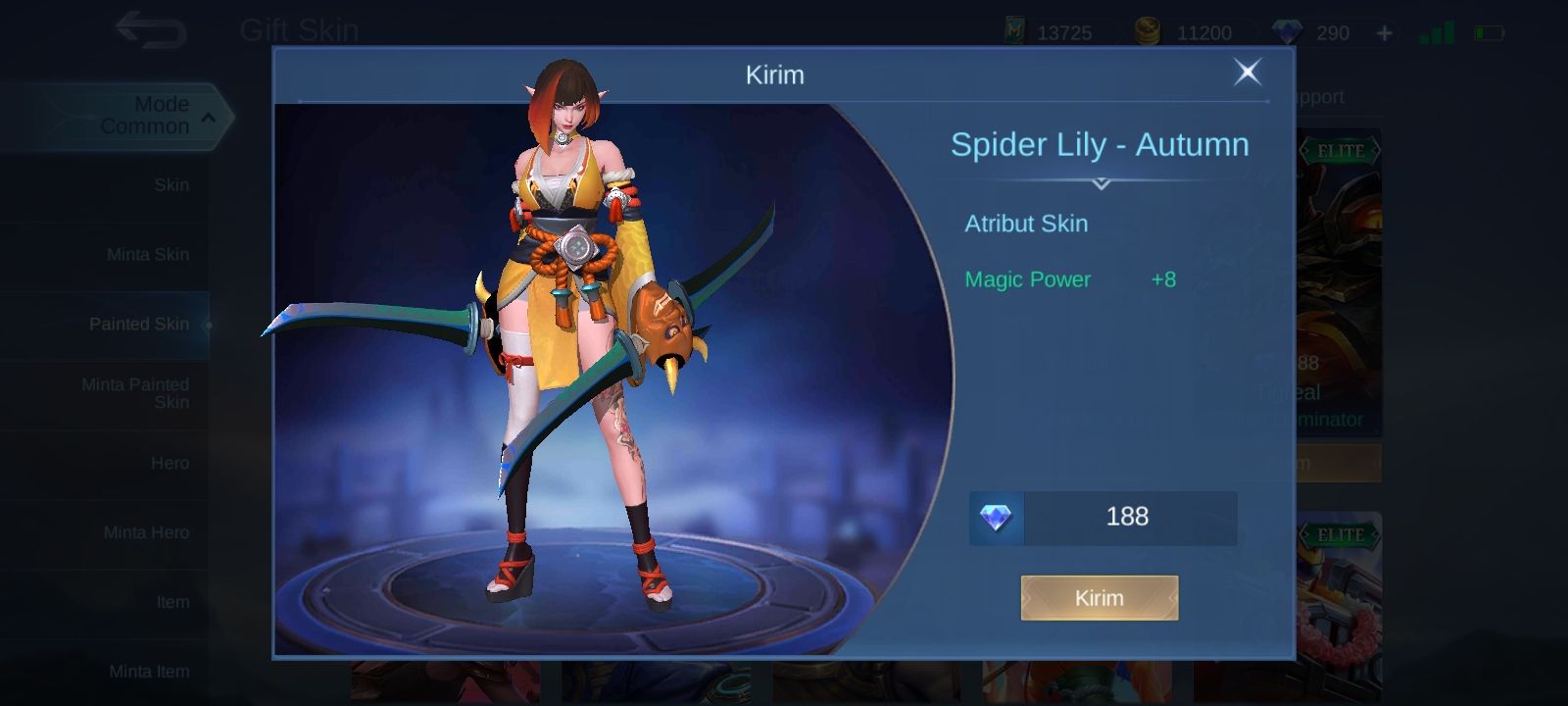Add diamonds with the plus button
Image resolution: width=1568 pixels, height=706 pixels.
tap(1384, 33)
